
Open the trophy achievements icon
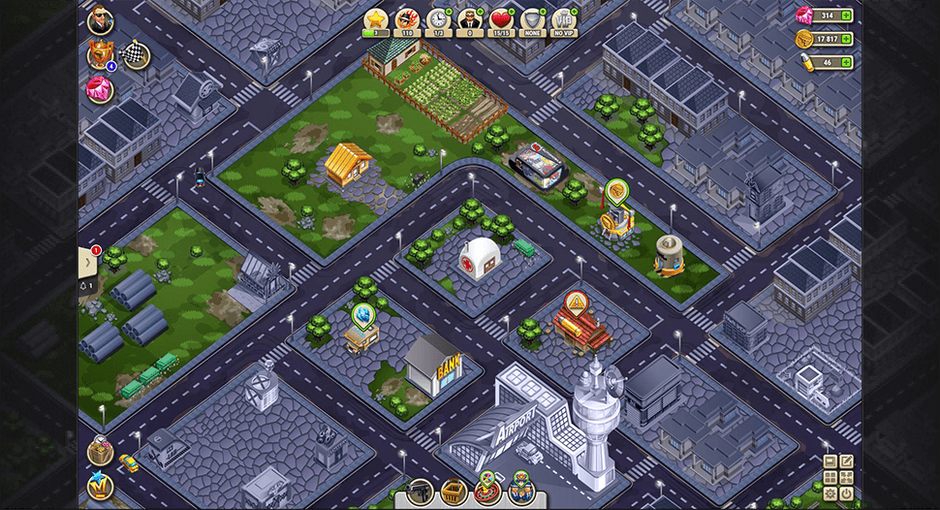(99, 55)
